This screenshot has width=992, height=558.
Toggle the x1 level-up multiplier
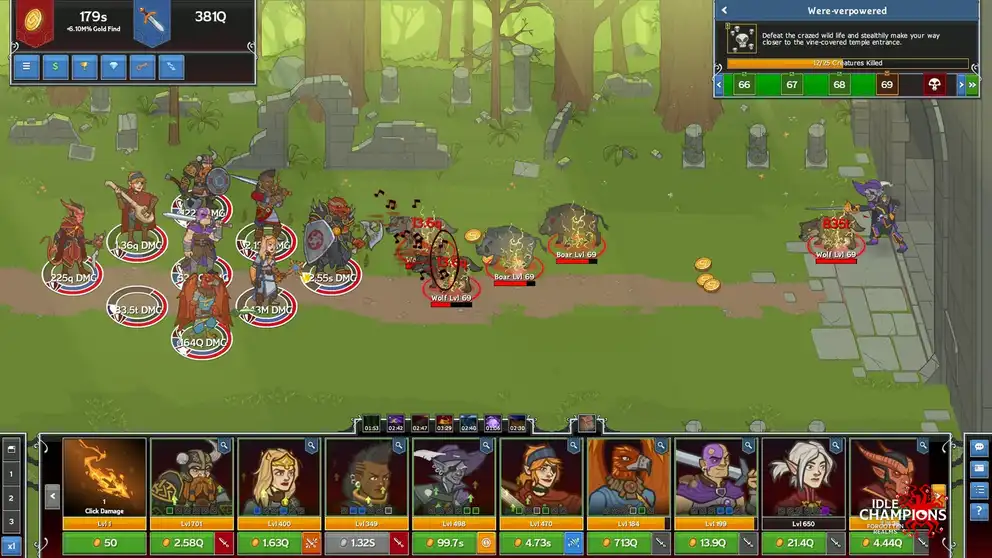tap(12, 544)
